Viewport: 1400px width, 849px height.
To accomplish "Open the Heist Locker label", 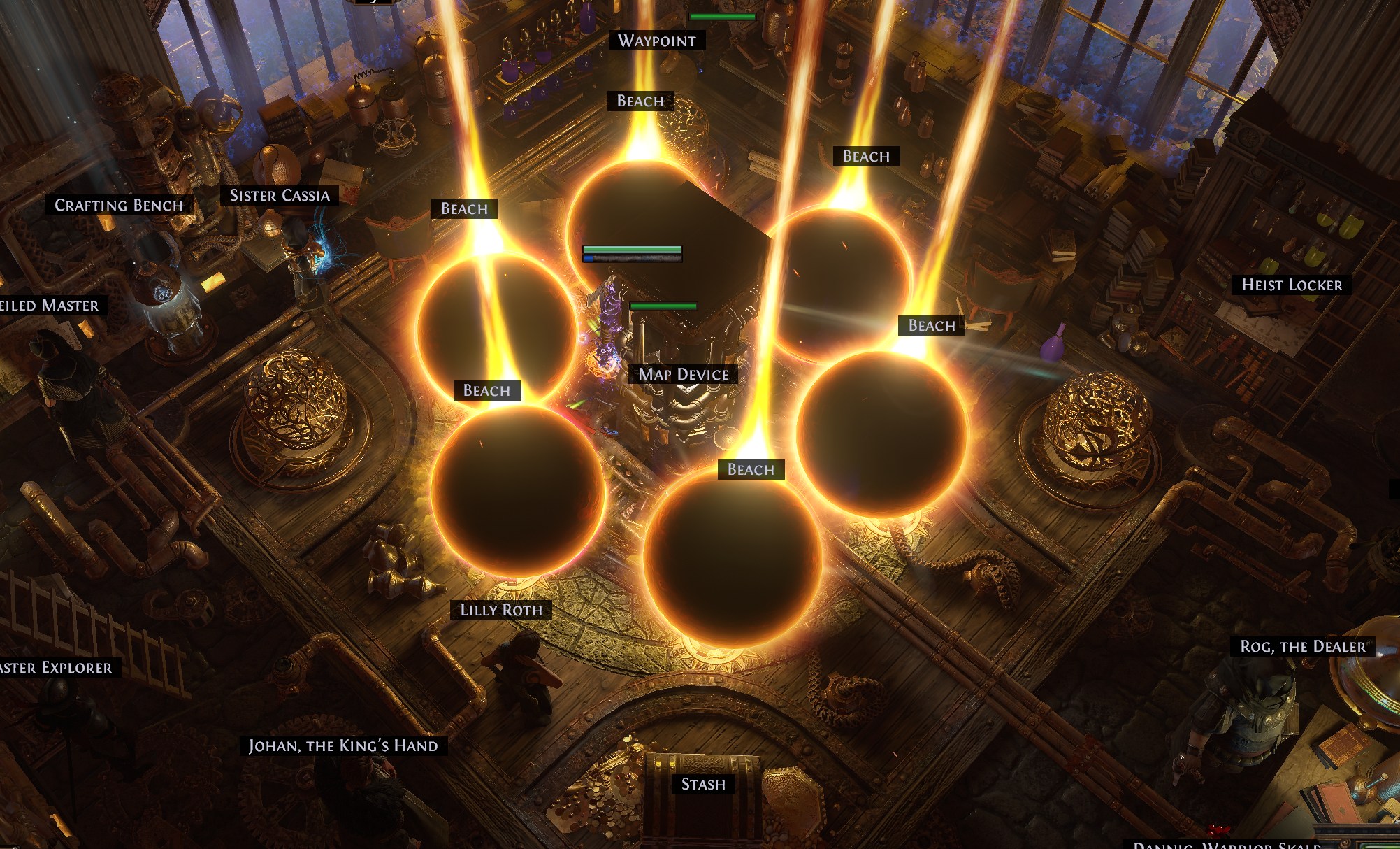I will [x=1292, y=285].
